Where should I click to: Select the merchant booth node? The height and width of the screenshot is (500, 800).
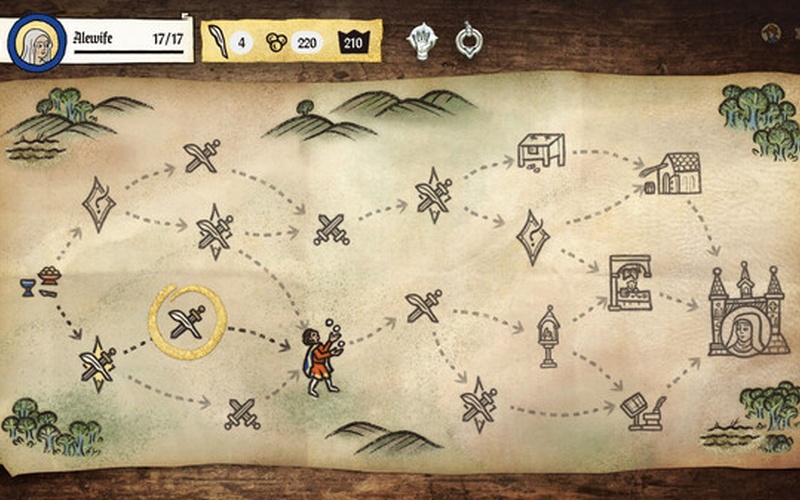tap(629, 284)
